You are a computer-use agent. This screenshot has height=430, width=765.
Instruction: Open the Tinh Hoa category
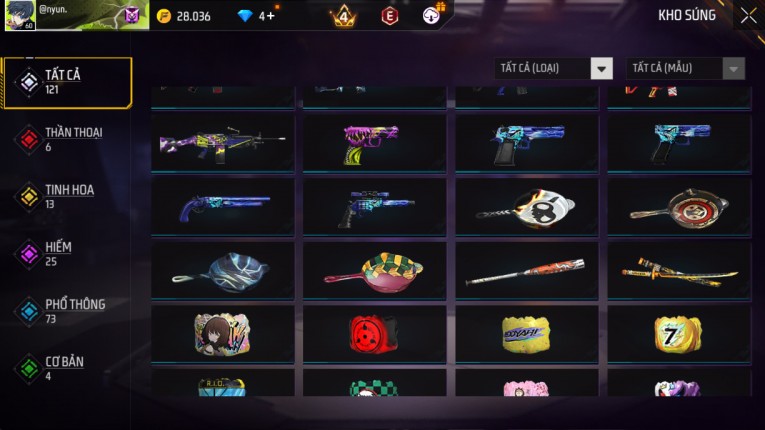pyautogui.click(x=66, y=196)
